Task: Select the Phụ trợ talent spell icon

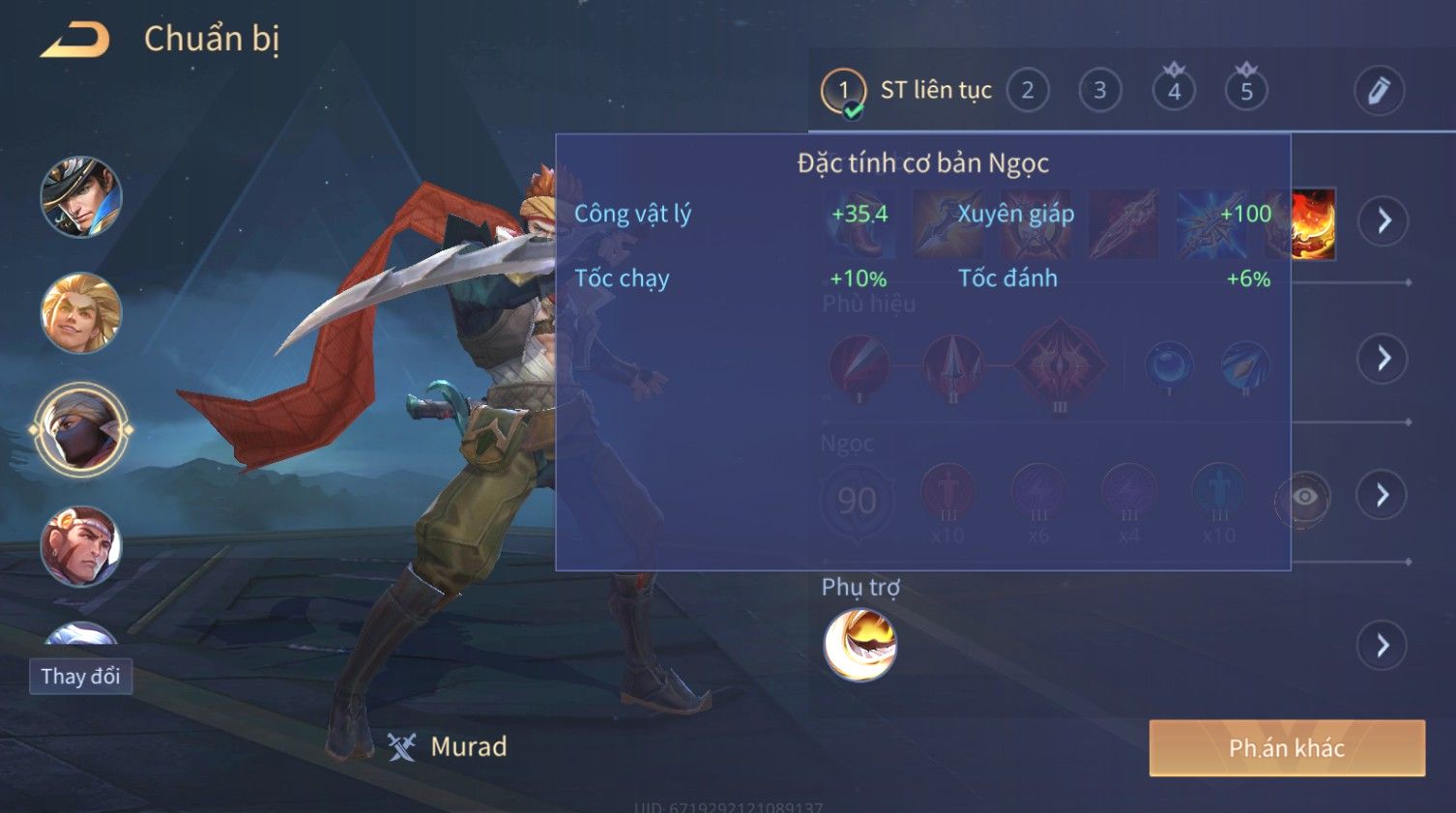Action: pyautogui.click(x=859, y=645)
